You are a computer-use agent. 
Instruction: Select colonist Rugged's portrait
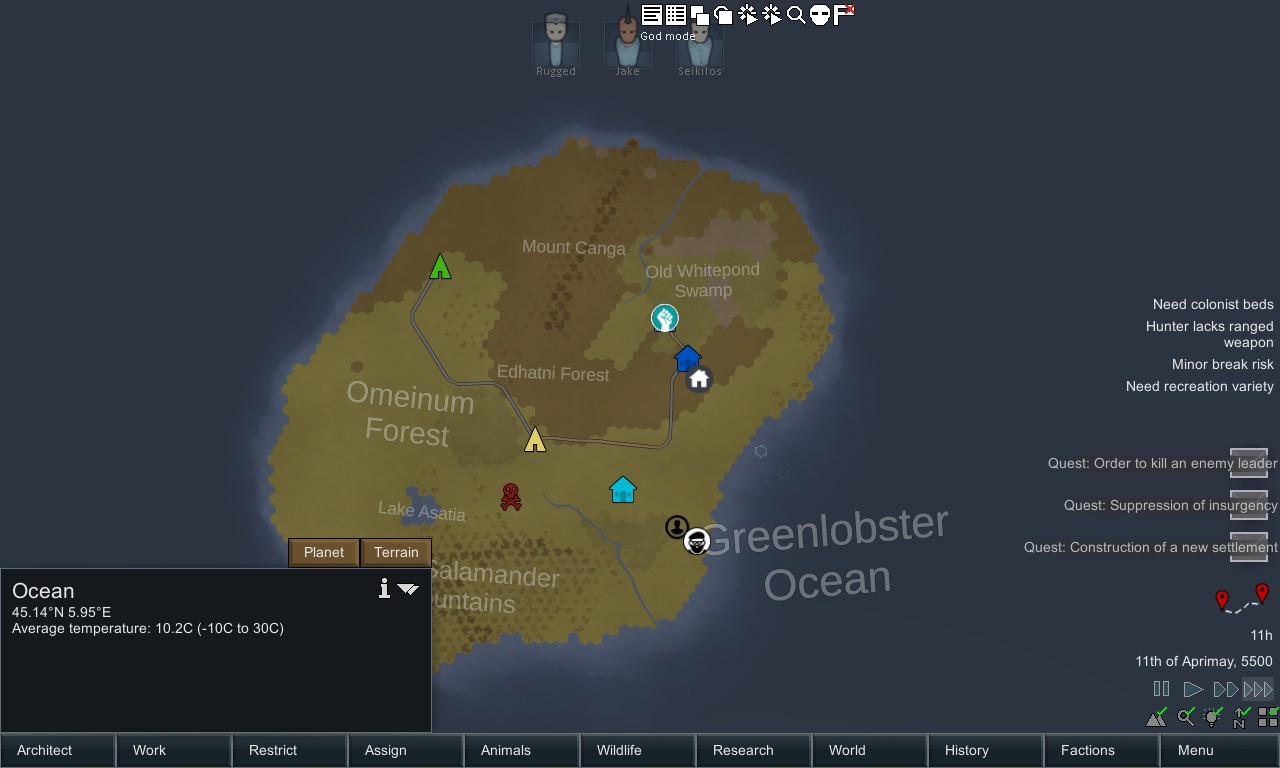pyautogui.click(x=556, y=44)
